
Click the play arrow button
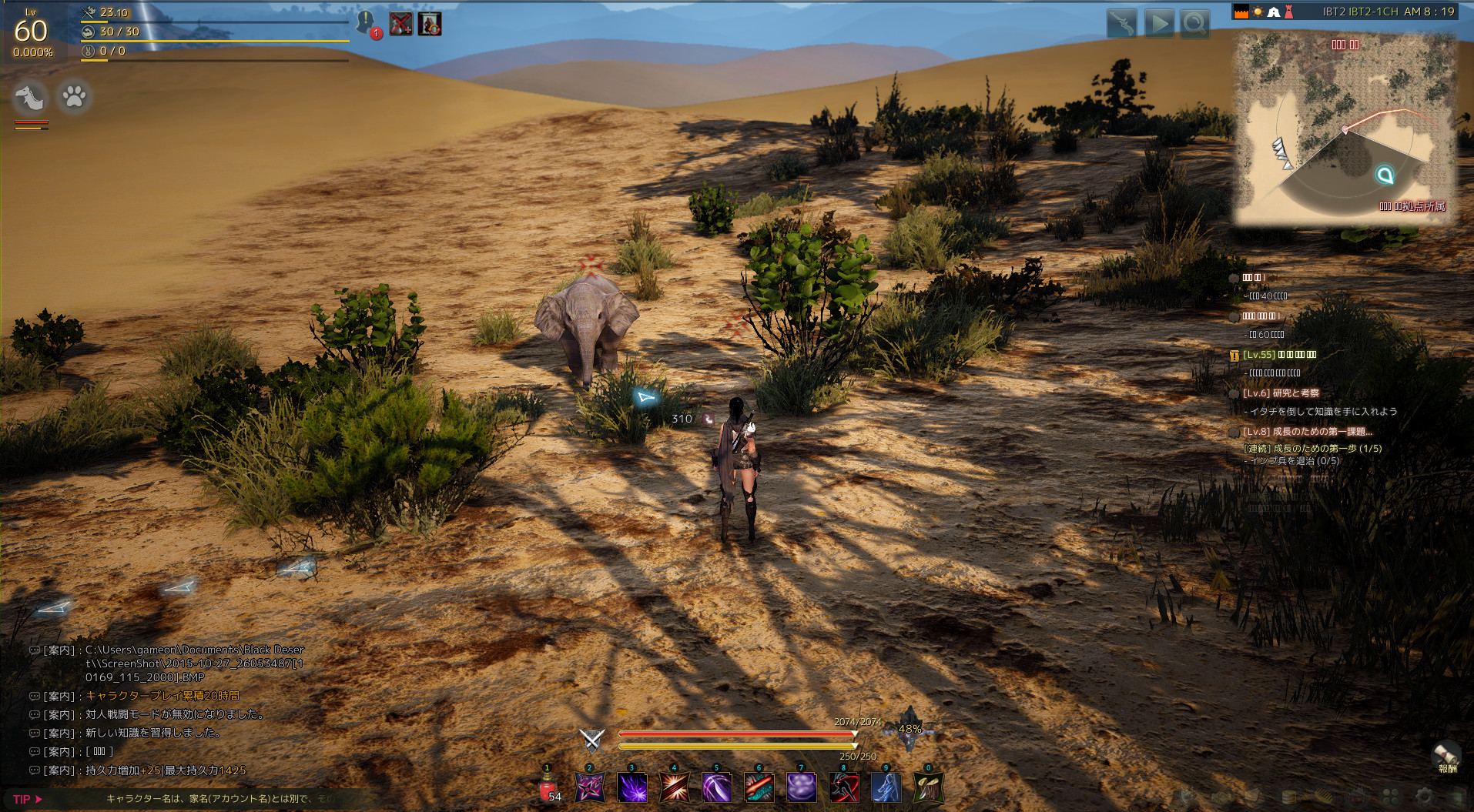[x=1158, y=24]
